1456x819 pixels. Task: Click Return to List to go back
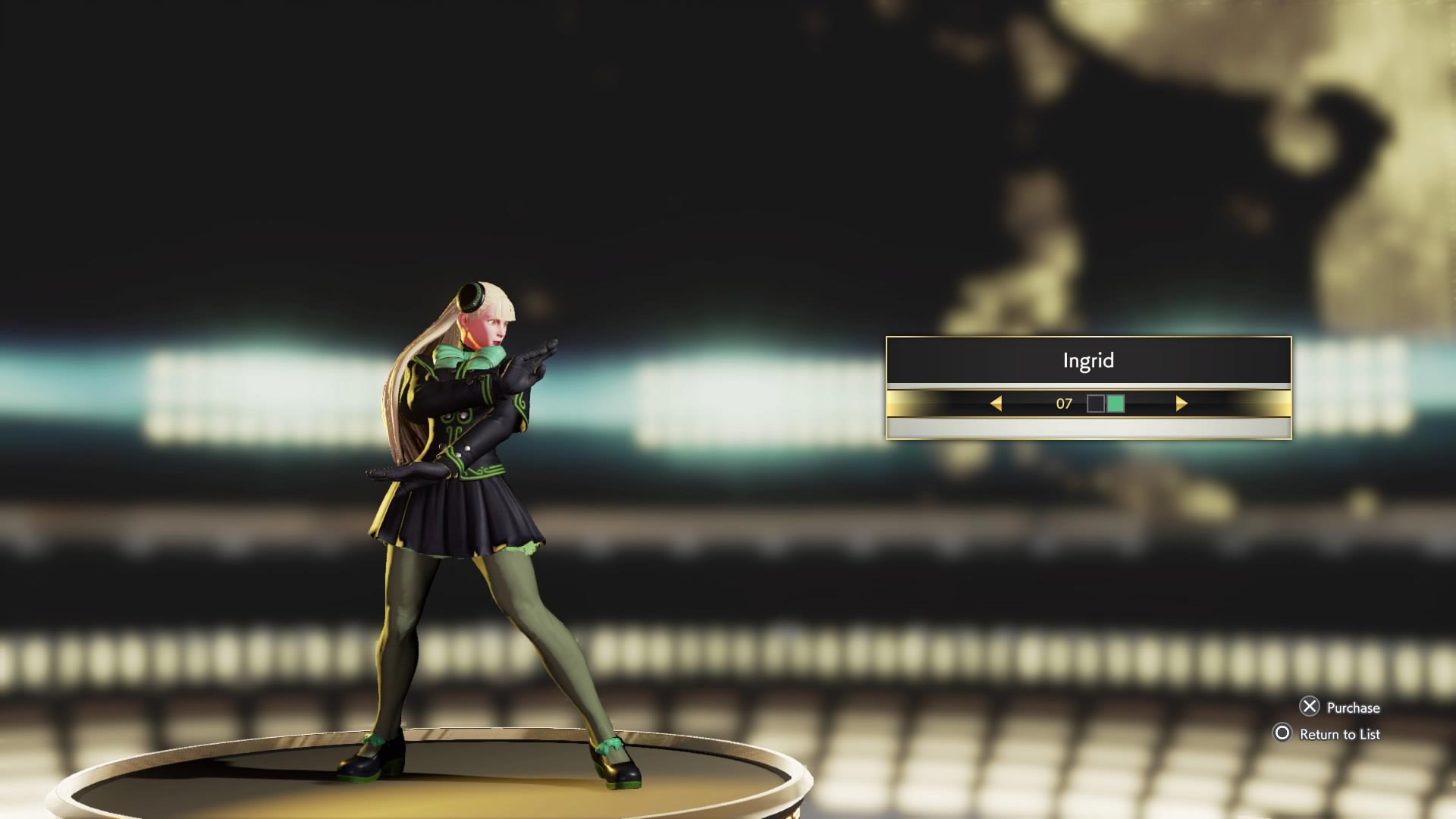(x=1338, y=734)
